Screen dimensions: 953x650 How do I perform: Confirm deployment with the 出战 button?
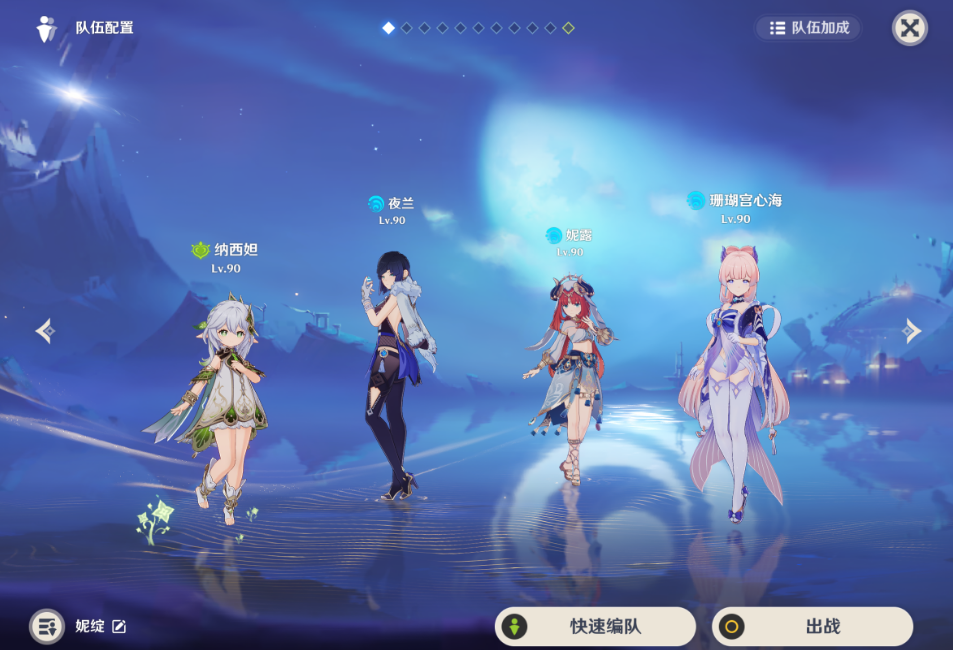812,627
